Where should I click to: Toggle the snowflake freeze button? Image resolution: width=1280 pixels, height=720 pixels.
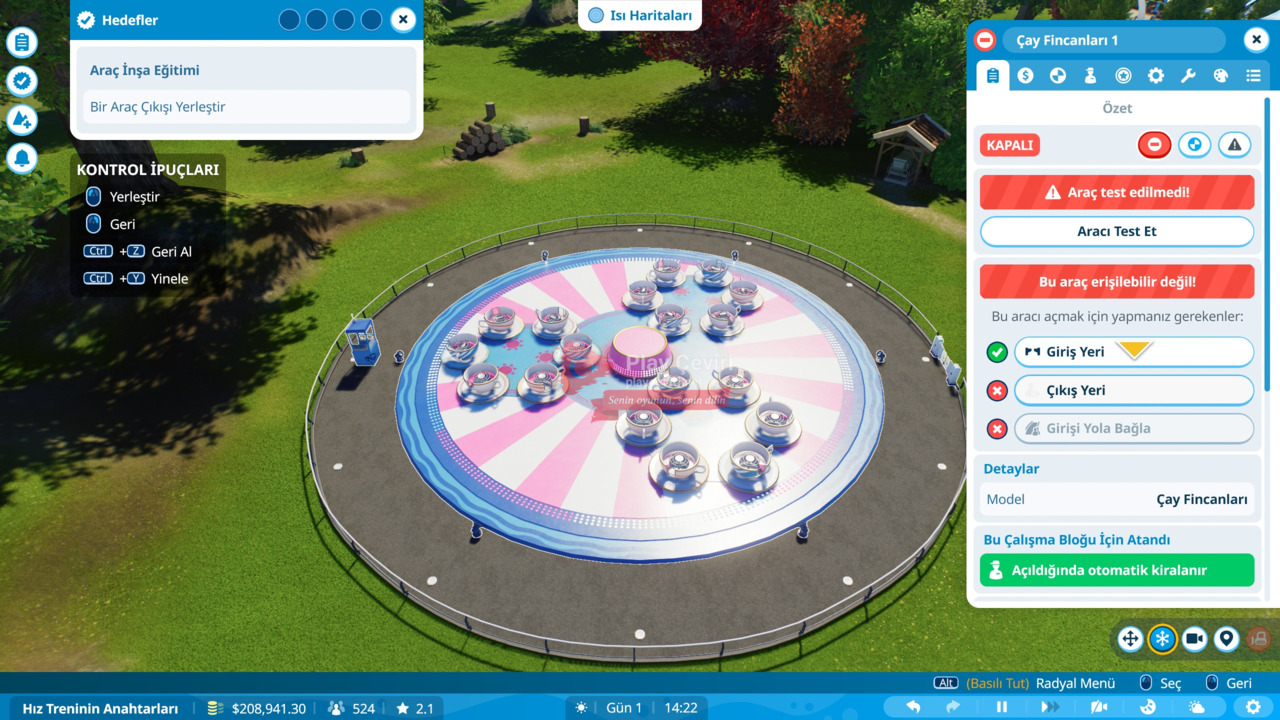[x=1162, y=639]
